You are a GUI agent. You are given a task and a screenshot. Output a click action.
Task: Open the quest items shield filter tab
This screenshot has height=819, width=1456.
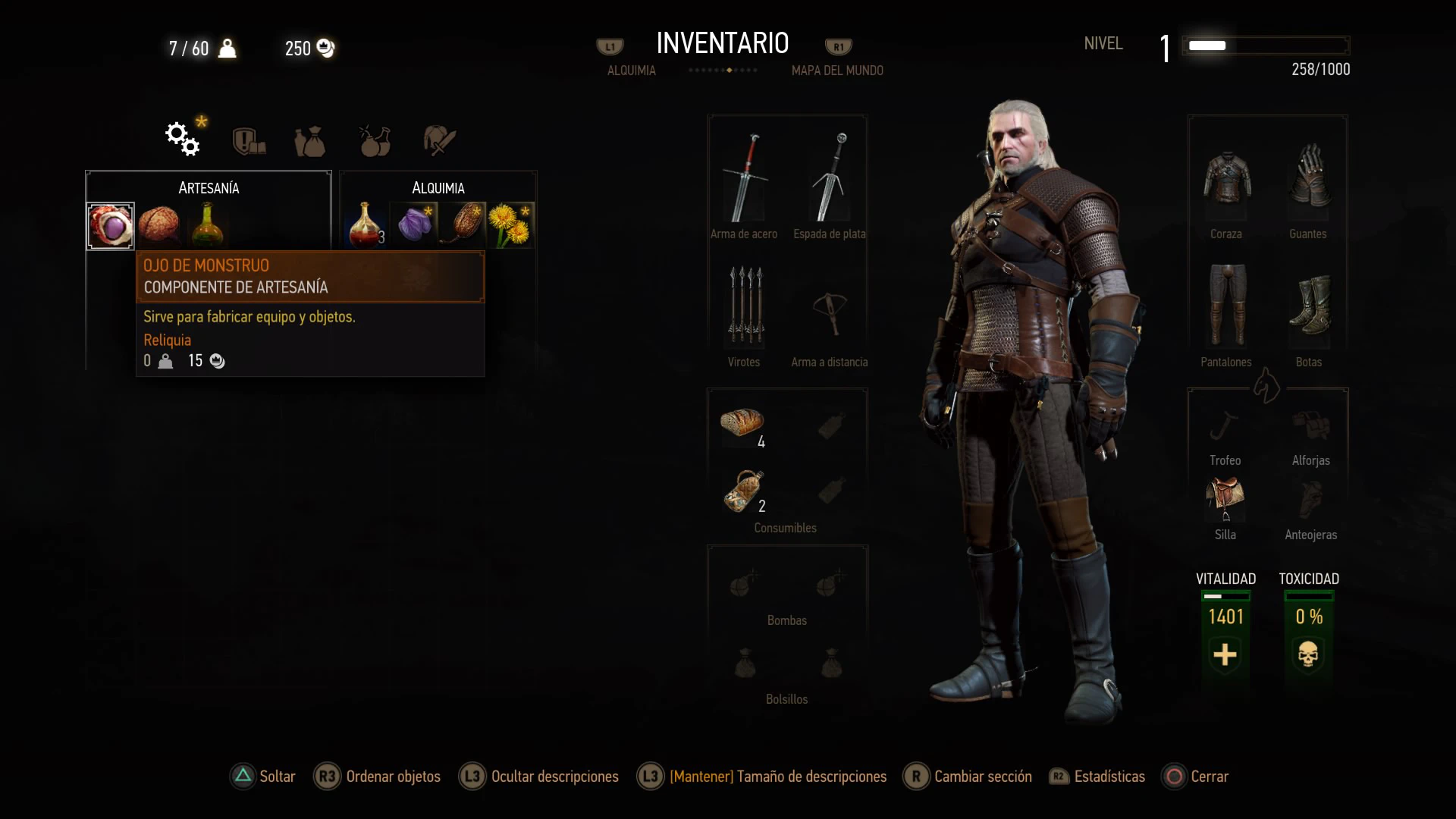point(248,140)
